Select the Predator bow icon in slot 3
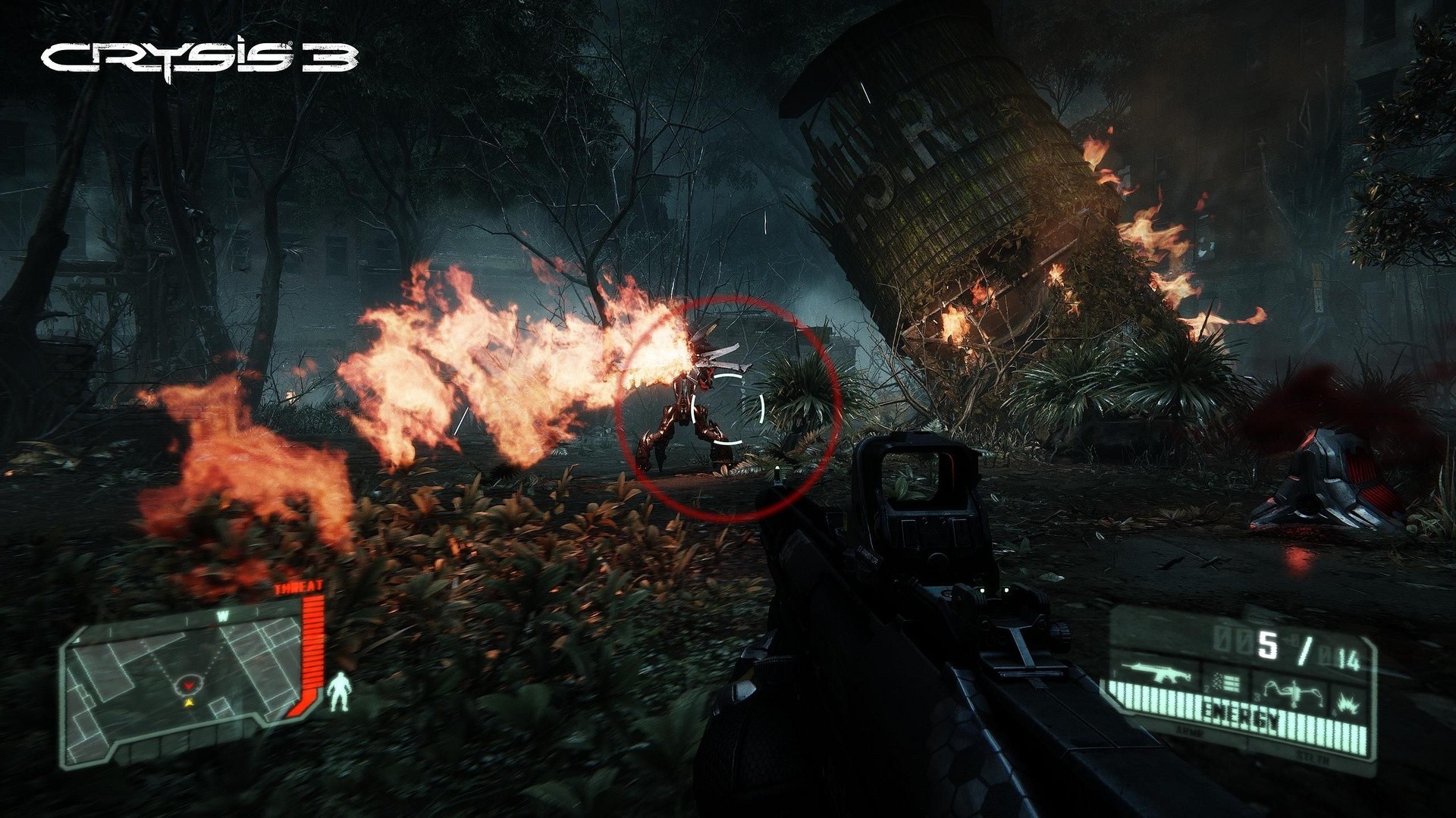The image size is (1456, 818). 1294,692
